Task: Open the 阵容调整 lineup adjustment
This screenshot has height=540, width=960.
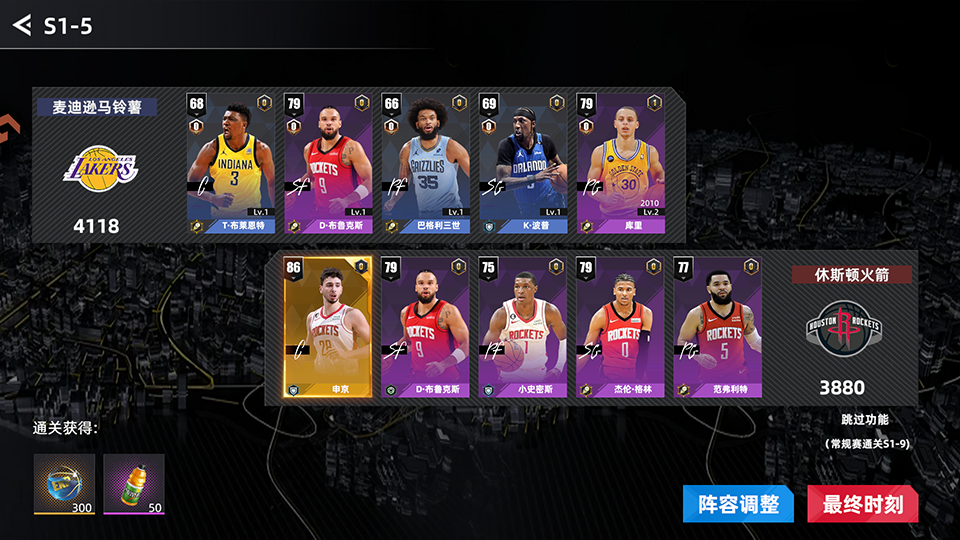Action: point(738,505)
